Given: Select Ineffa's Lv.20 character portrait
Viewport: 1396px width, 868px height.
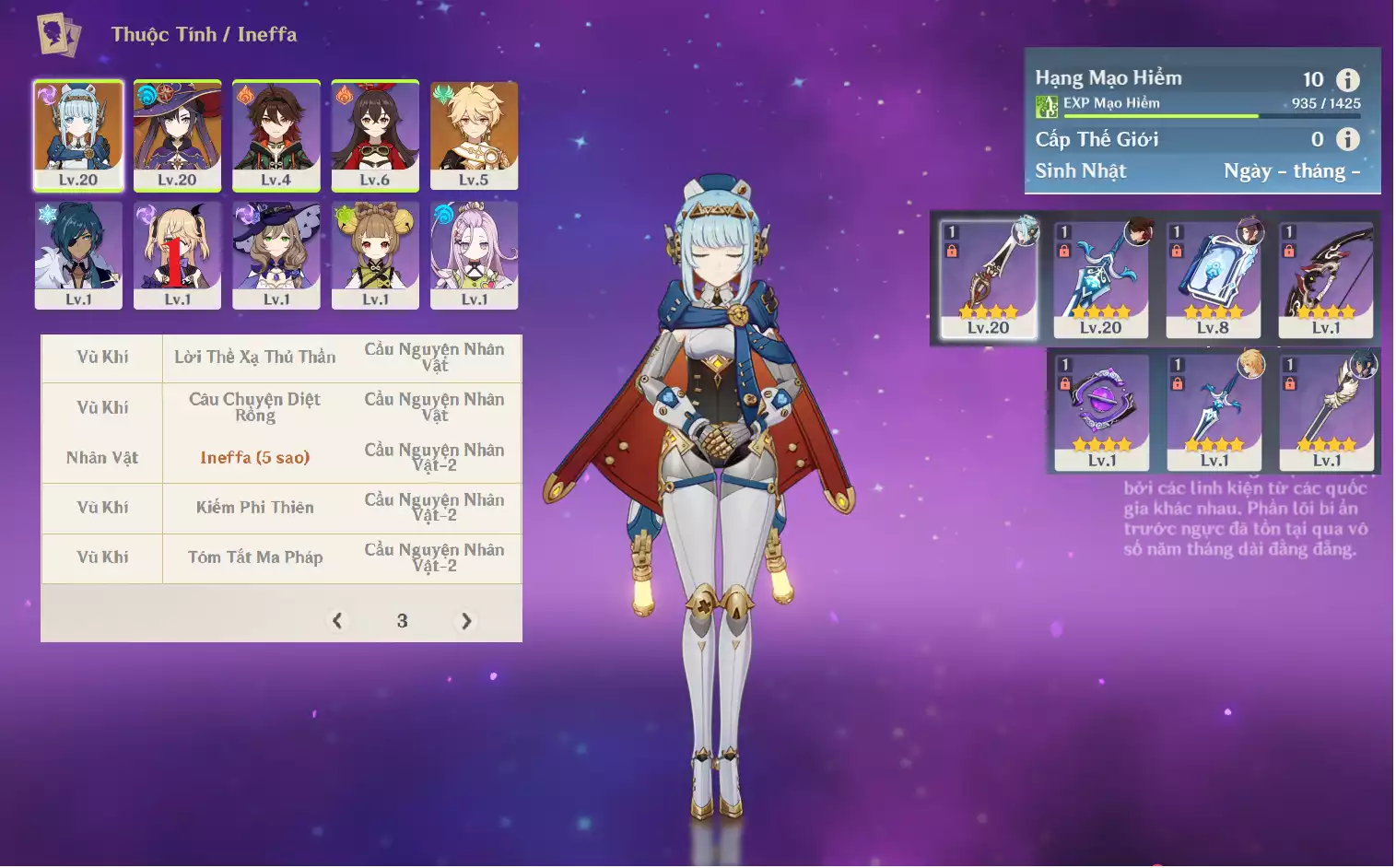Looking at the screenshot, I should pyautogui.click(x=78, y=135).
